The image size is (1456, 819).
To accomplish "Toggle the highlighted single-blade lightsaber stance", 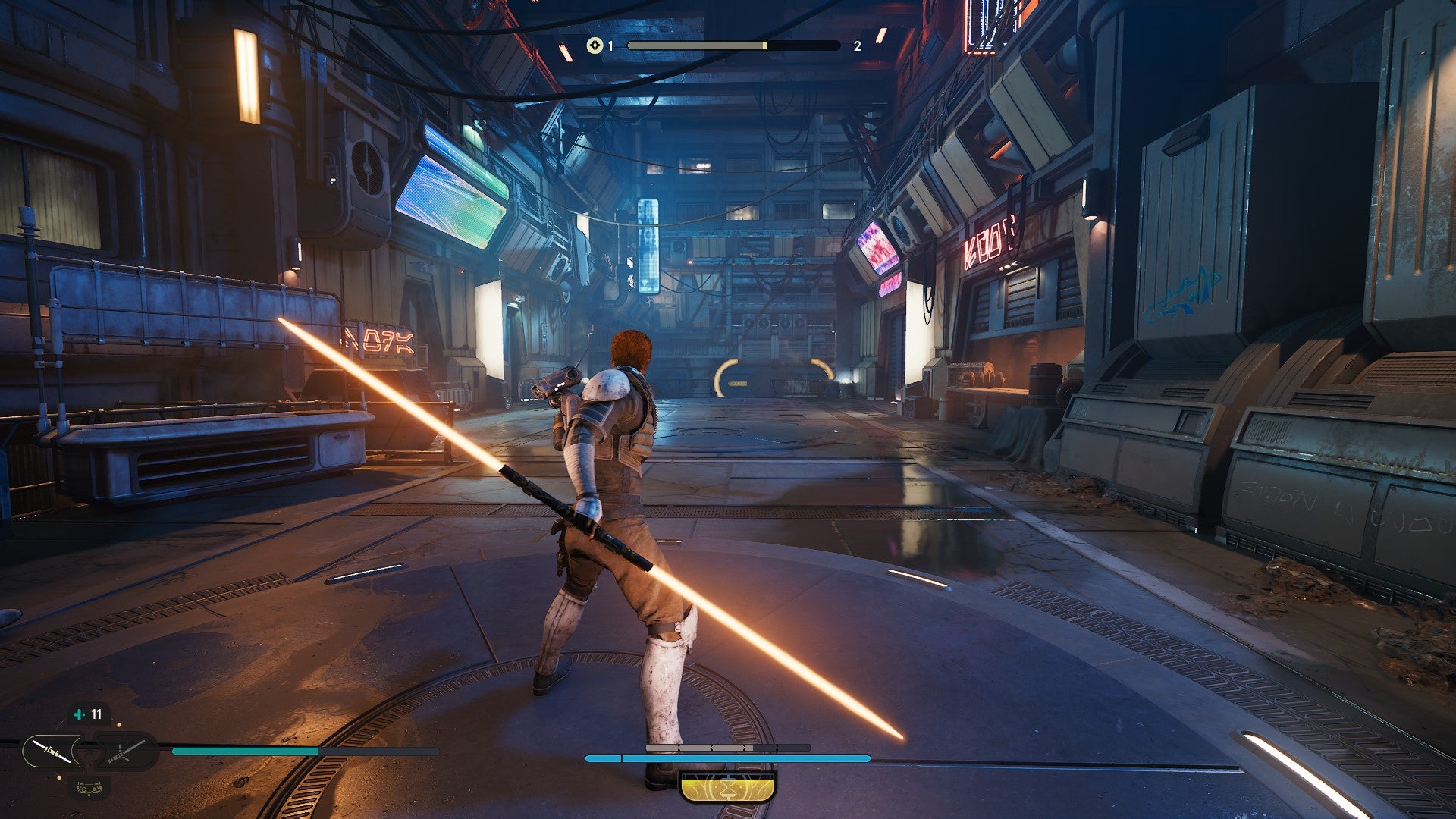I will [x=52, y=751].
